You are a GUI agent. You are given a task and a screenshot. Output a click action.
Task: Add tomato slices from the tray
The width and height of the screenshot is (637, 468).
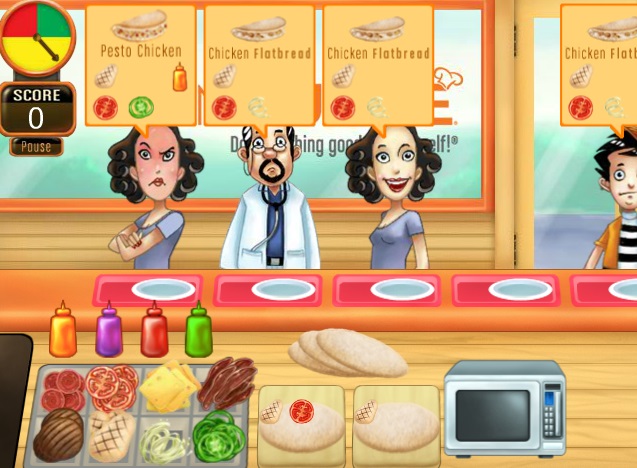(110, 385)
